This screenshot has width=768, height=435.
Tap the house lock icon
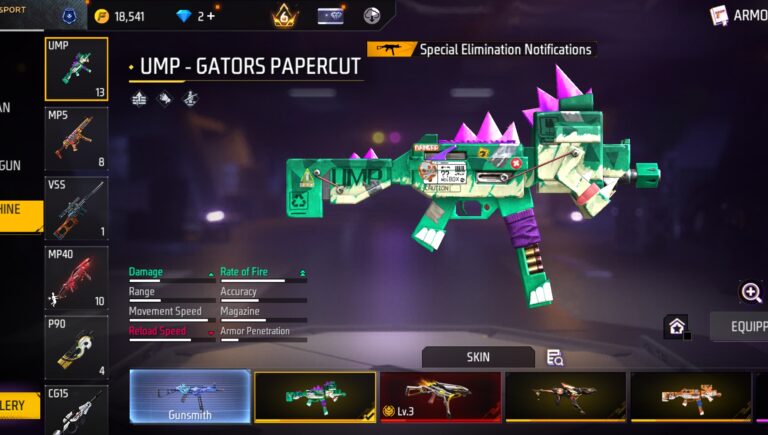(x=677, y=327)
